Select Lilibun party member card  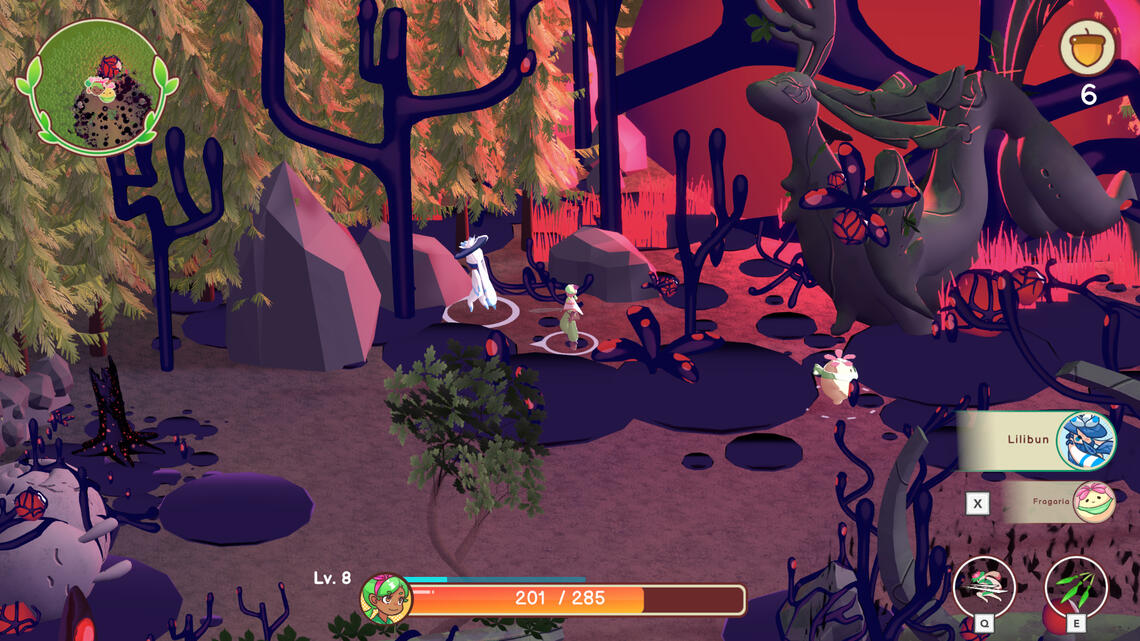[1037, 440]
